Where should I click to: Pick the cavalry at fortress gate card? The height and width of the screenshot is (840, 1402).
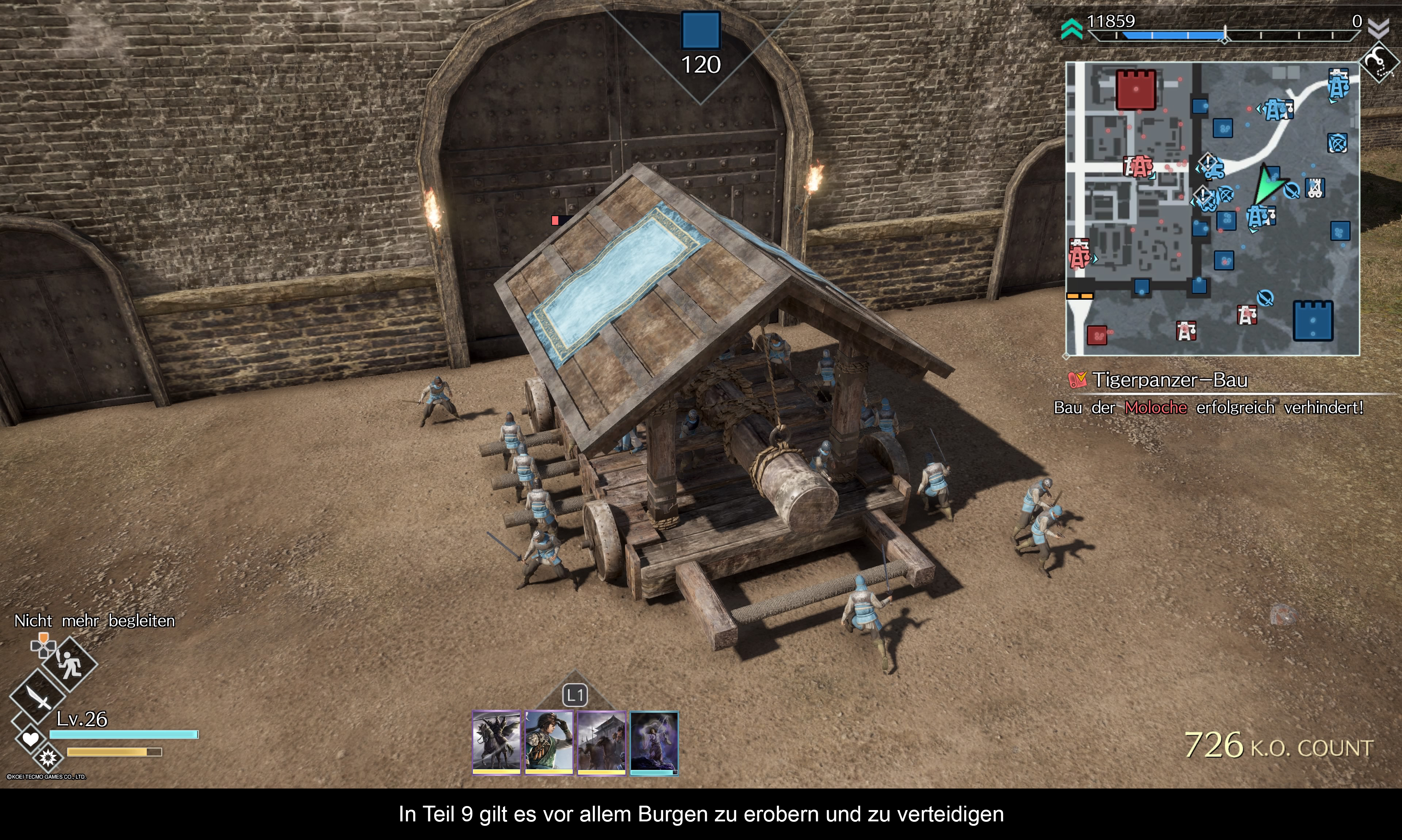pos(601,741)
